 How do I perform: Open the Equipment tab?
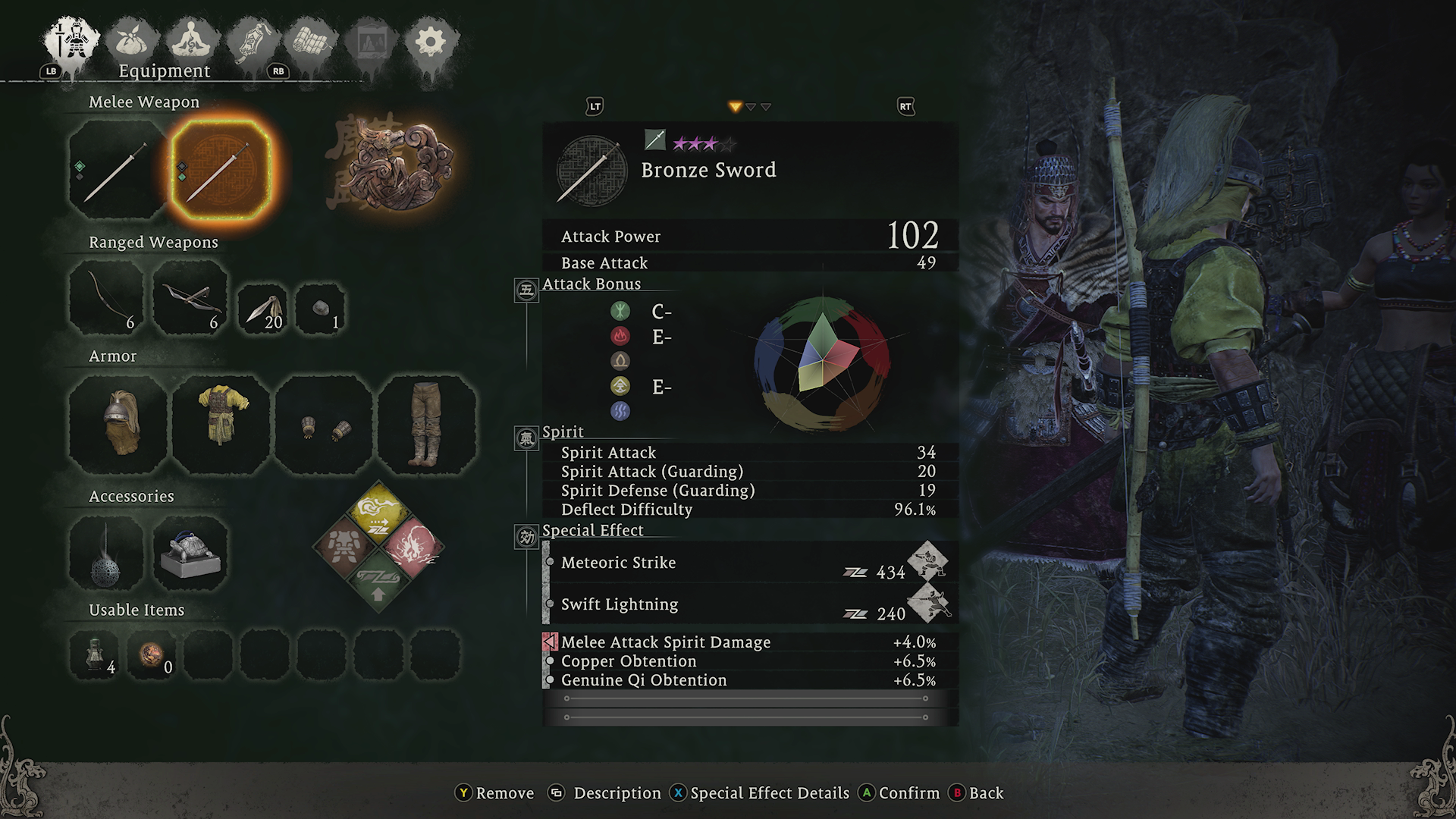pyautogui.click(x=72, y=42)
